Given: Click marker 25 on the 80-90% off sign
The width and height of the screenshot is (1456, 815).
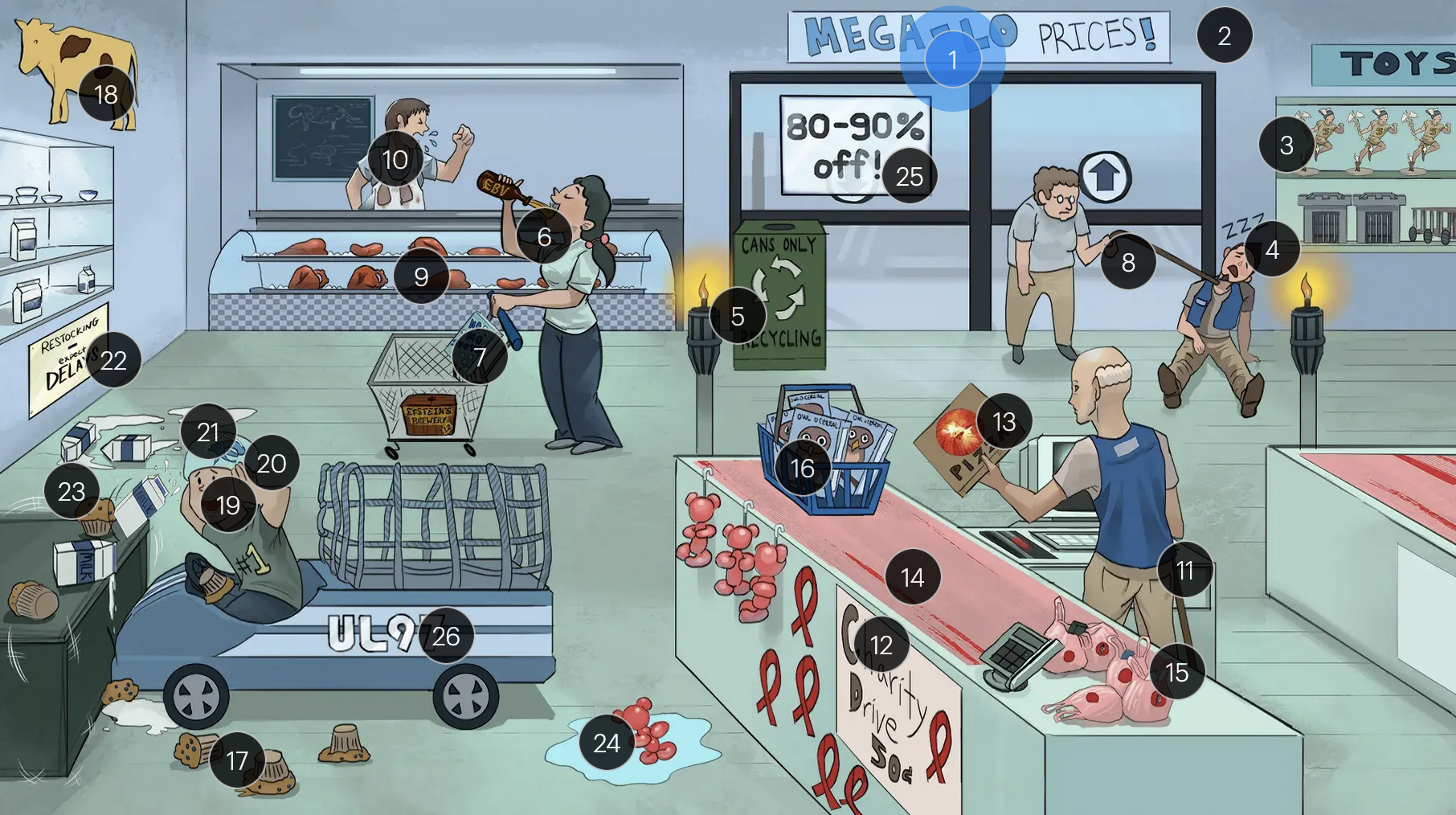Looking at the screenshot, I should [909, 176].
